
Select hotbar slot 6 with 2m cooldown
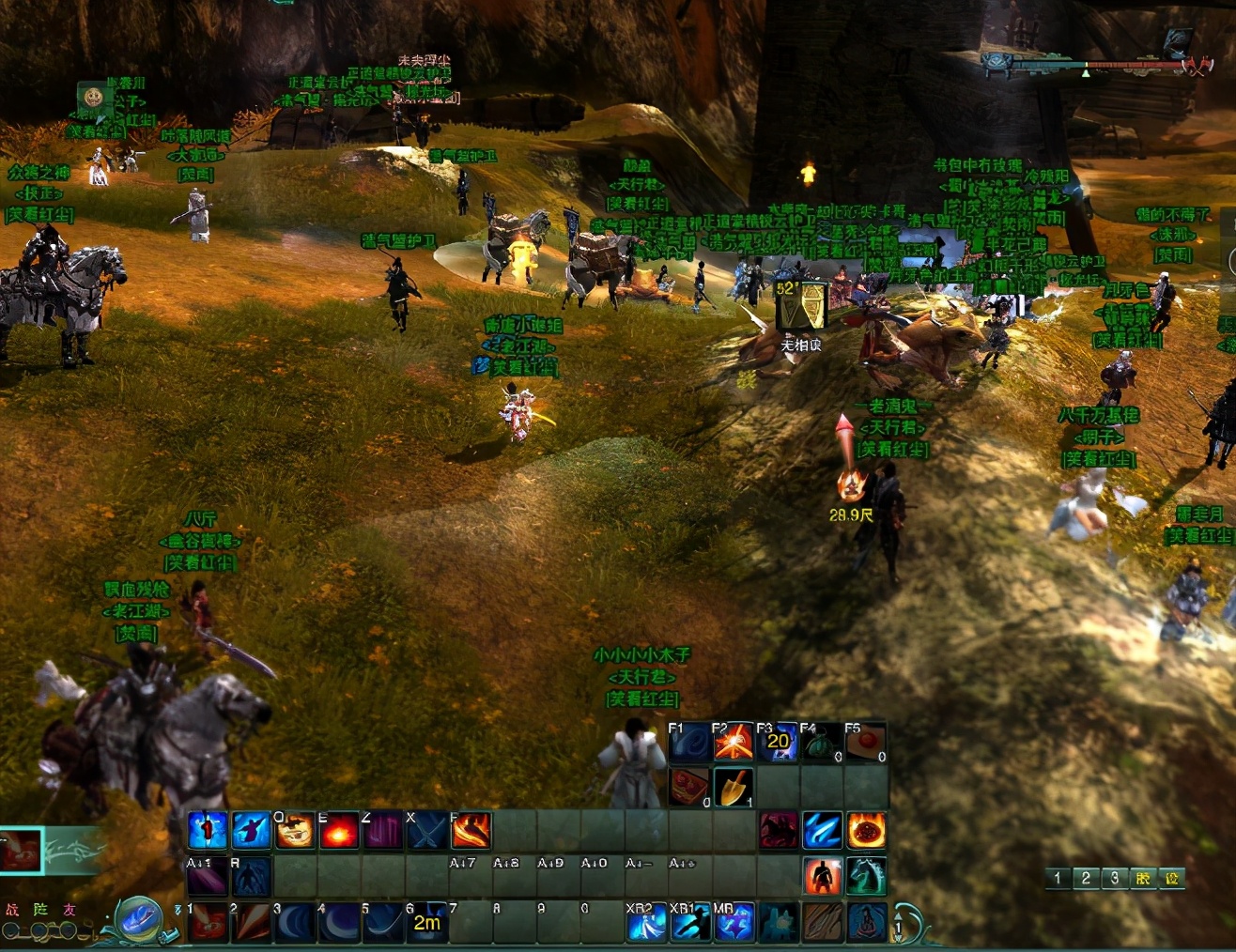tap(425, 922)
